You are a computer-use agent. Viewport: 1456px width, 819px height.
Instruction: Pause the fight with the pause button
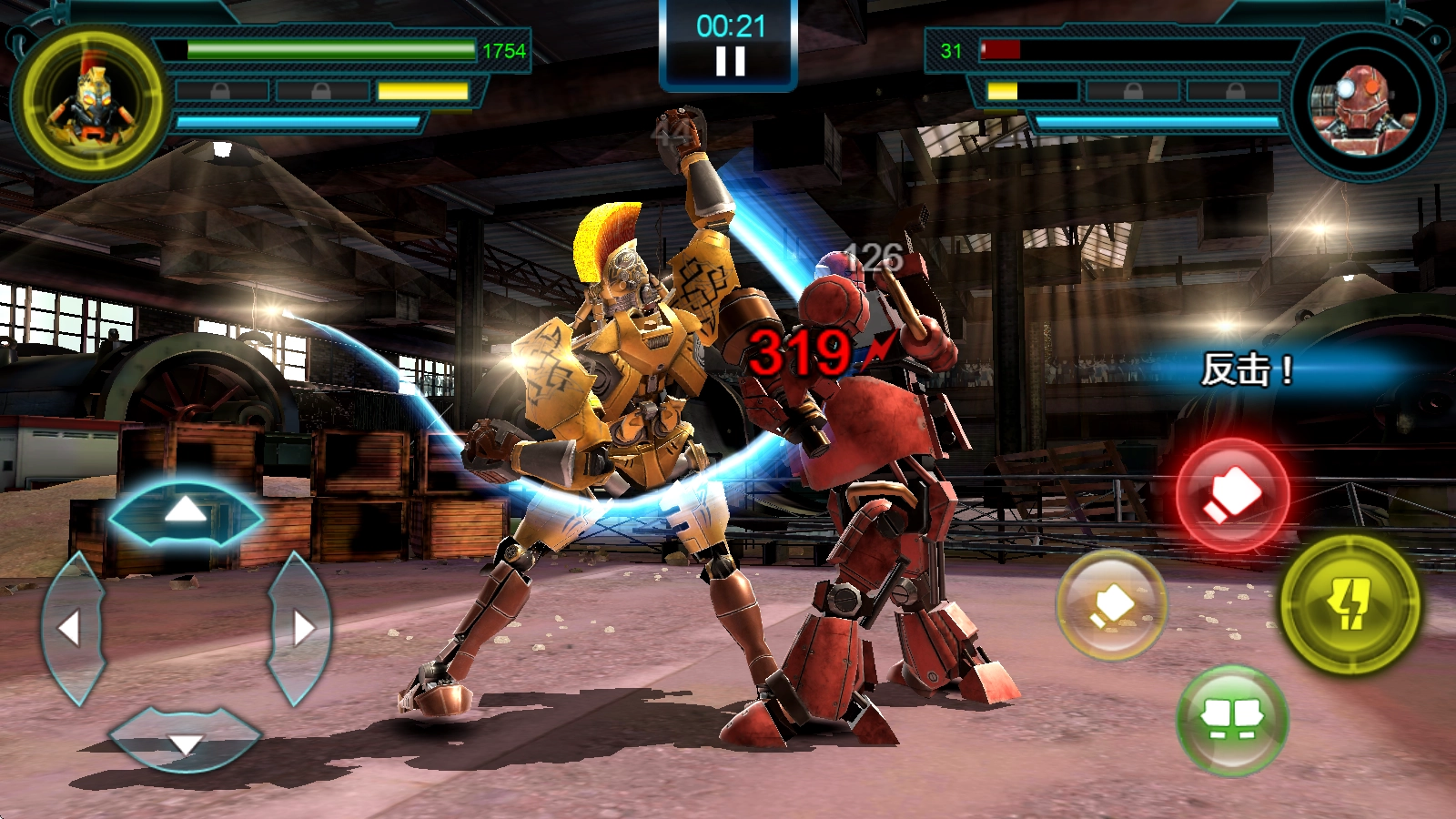[x=730, y=60]
